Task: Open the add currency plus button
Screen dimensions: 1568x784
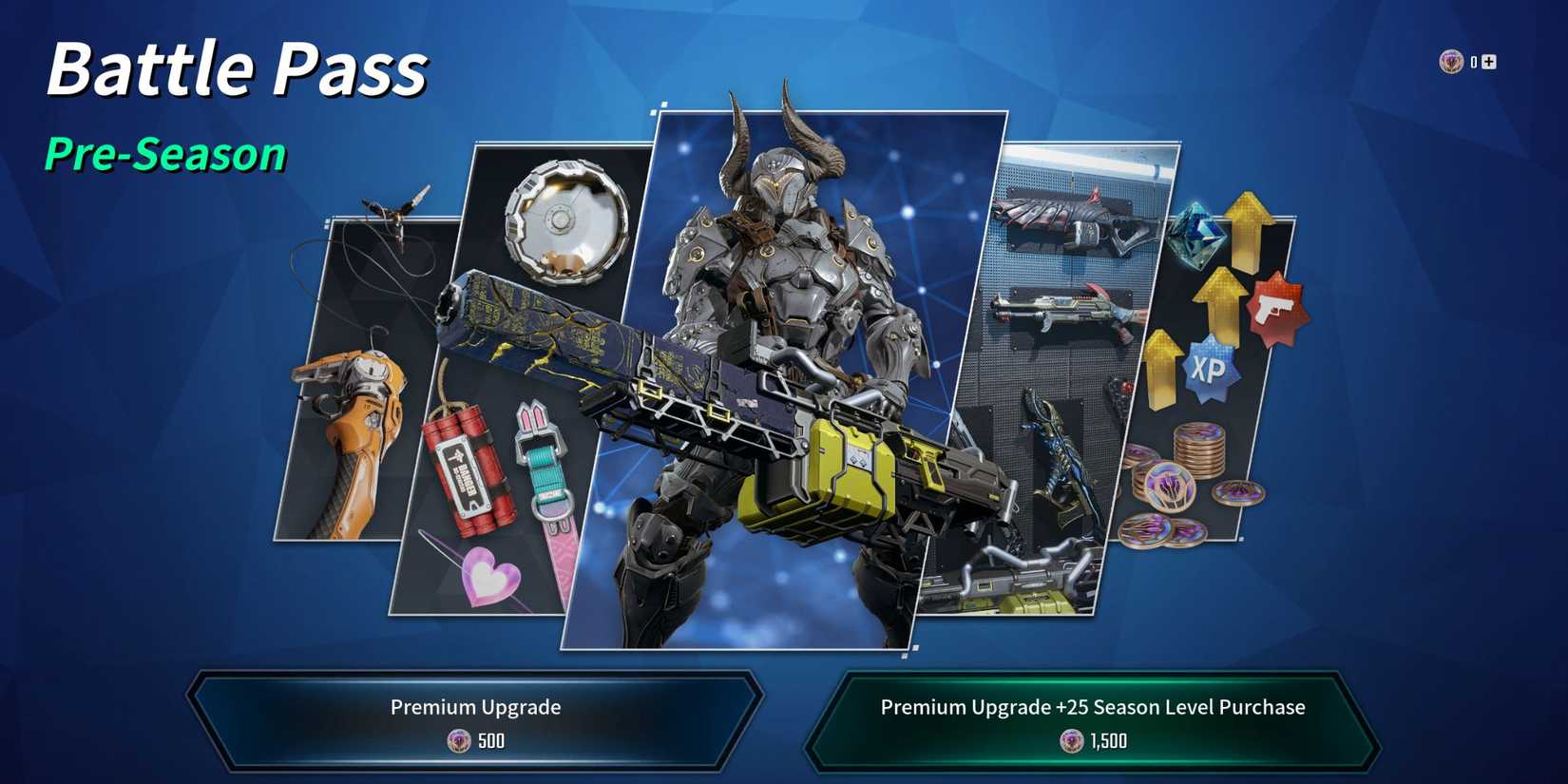Action: [1488, 61]
